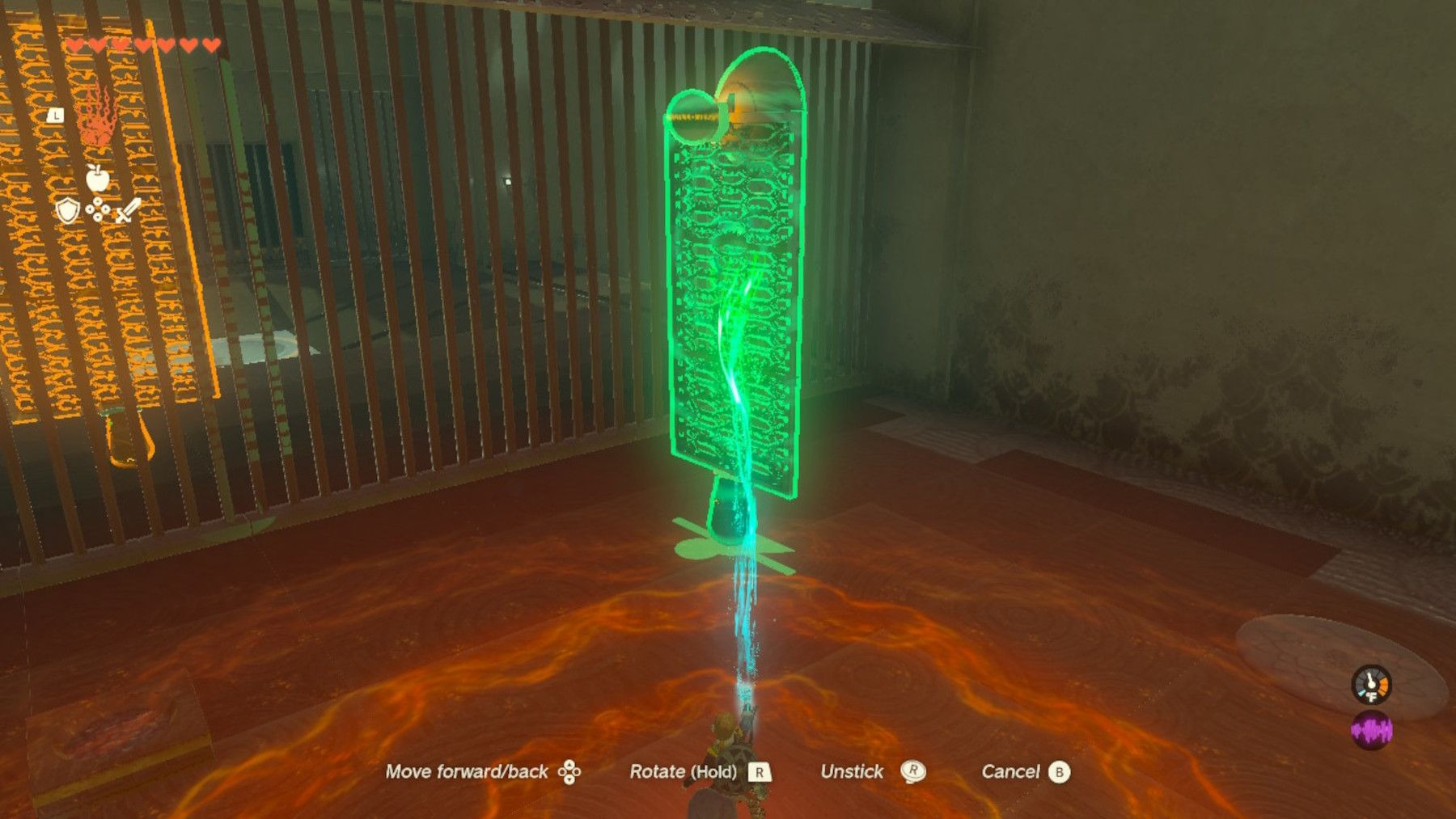Toggle the orange hotter-side segment of the thermometer
This screenshot has width=1456, height=819.
tap(1383, 684)
